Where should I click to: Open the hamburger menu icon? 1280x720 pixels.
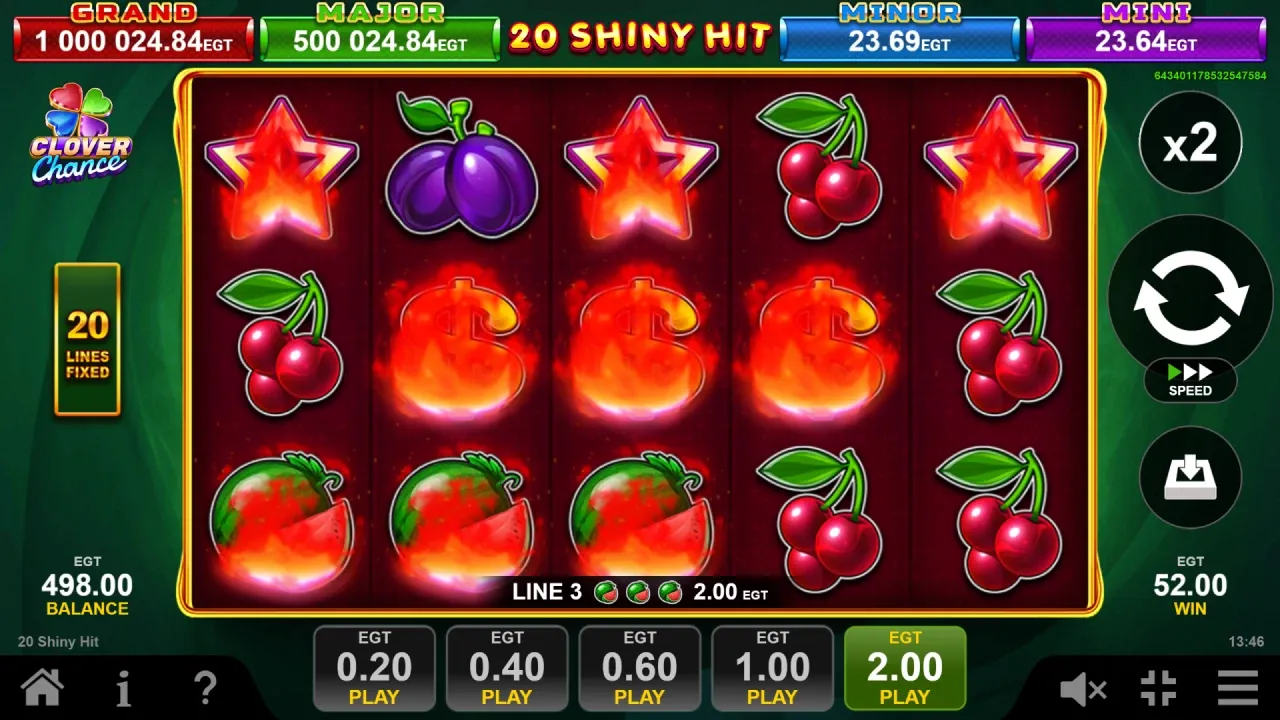[1237, 688]
